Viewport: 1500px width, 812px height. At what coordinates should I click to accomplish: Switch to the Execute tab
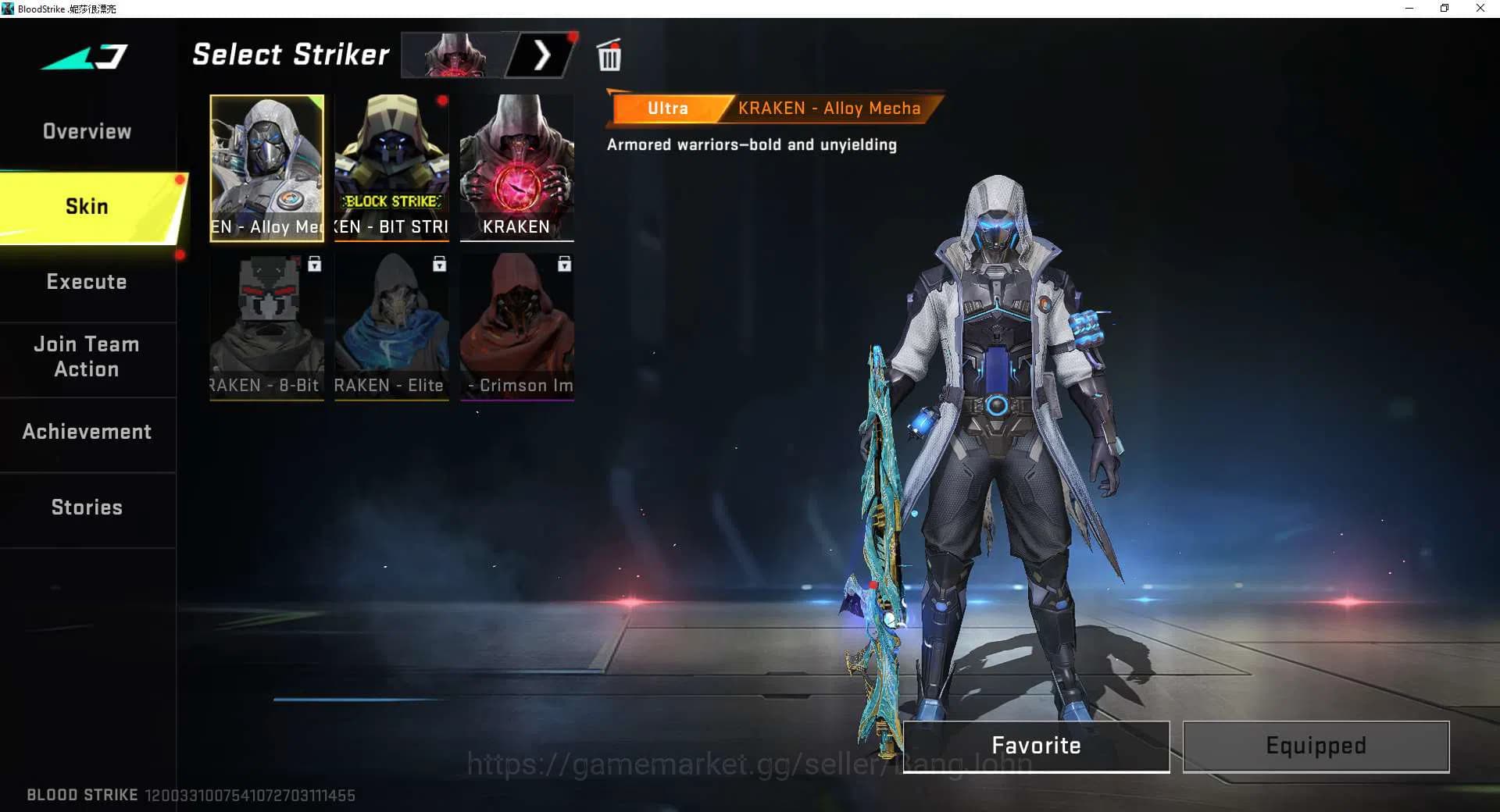coord(87,282)
